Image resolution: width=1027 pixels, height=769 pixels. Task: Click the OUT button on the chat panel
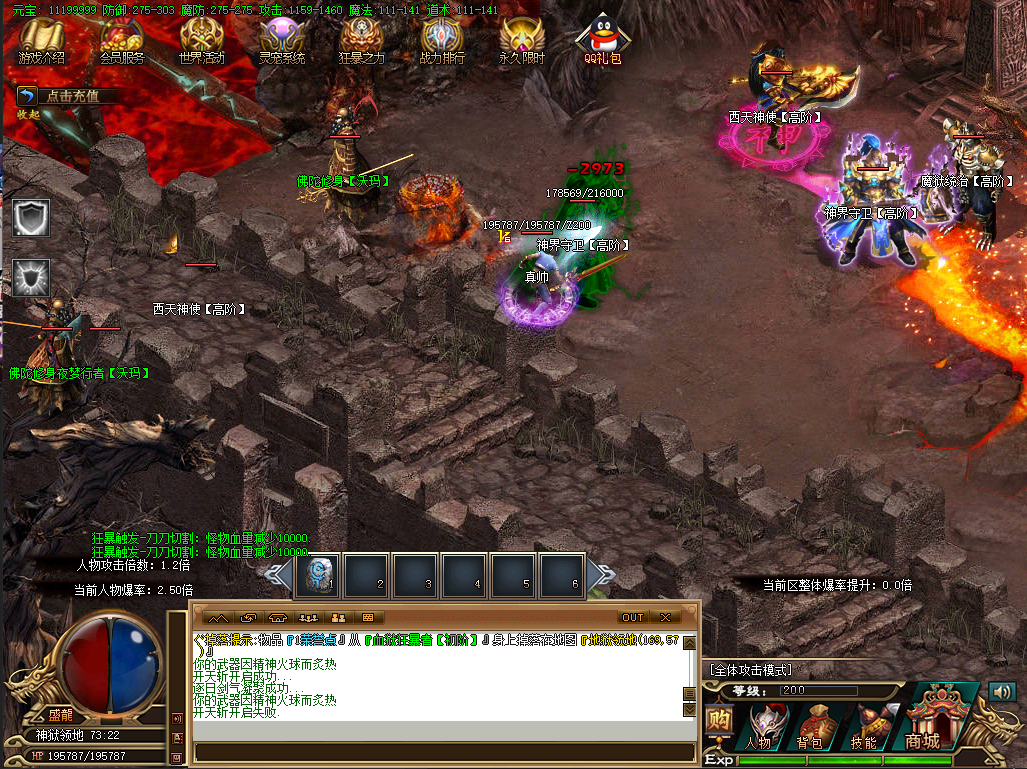click(632, 617)
